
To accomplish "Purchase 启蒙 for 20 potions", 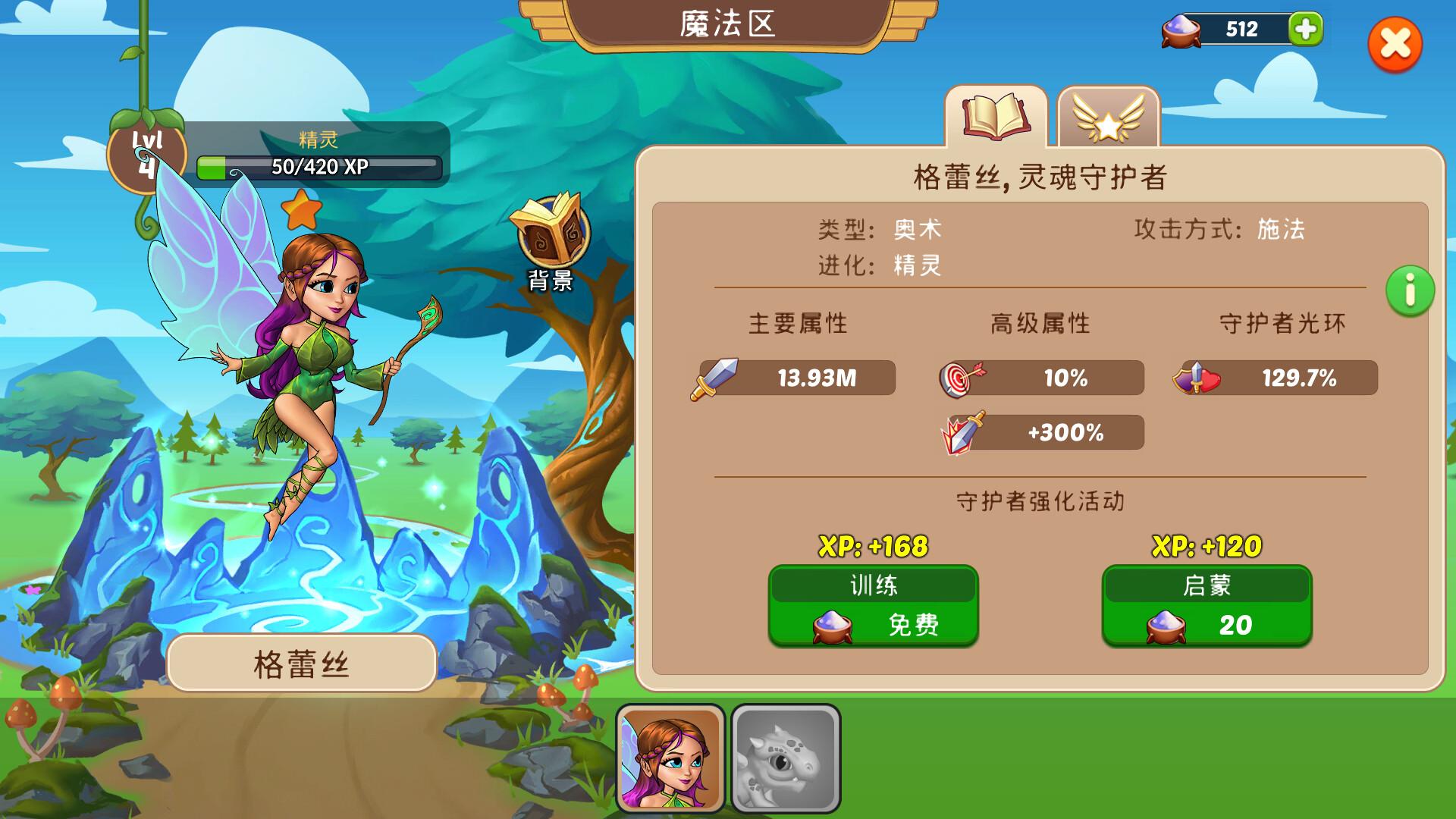I will (x=1207, y=605).
